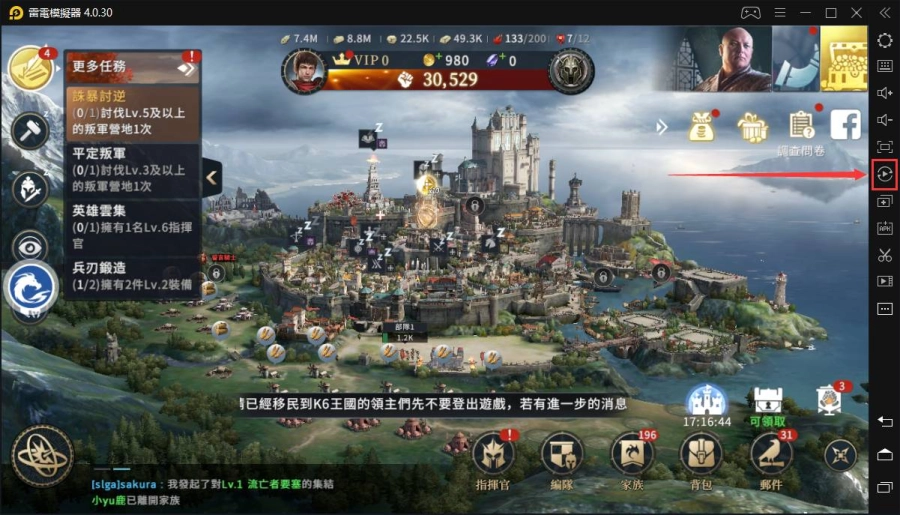The width and height of the screenshot is (900, 515).
Task: Claim the 可領取 chest reward
Action: coord(768,403)
